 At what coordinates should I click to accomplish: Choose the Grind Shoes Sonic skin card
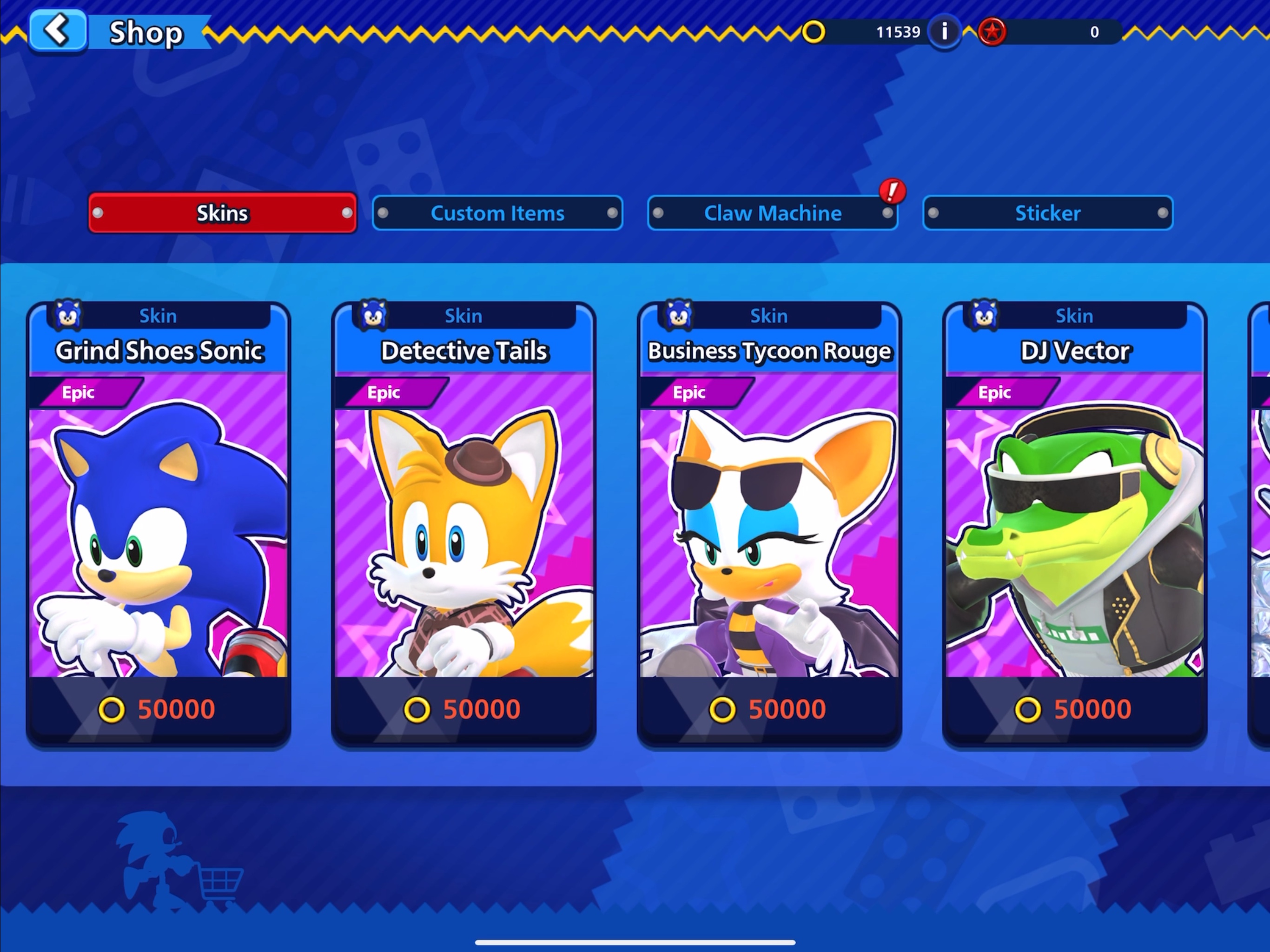159,524
